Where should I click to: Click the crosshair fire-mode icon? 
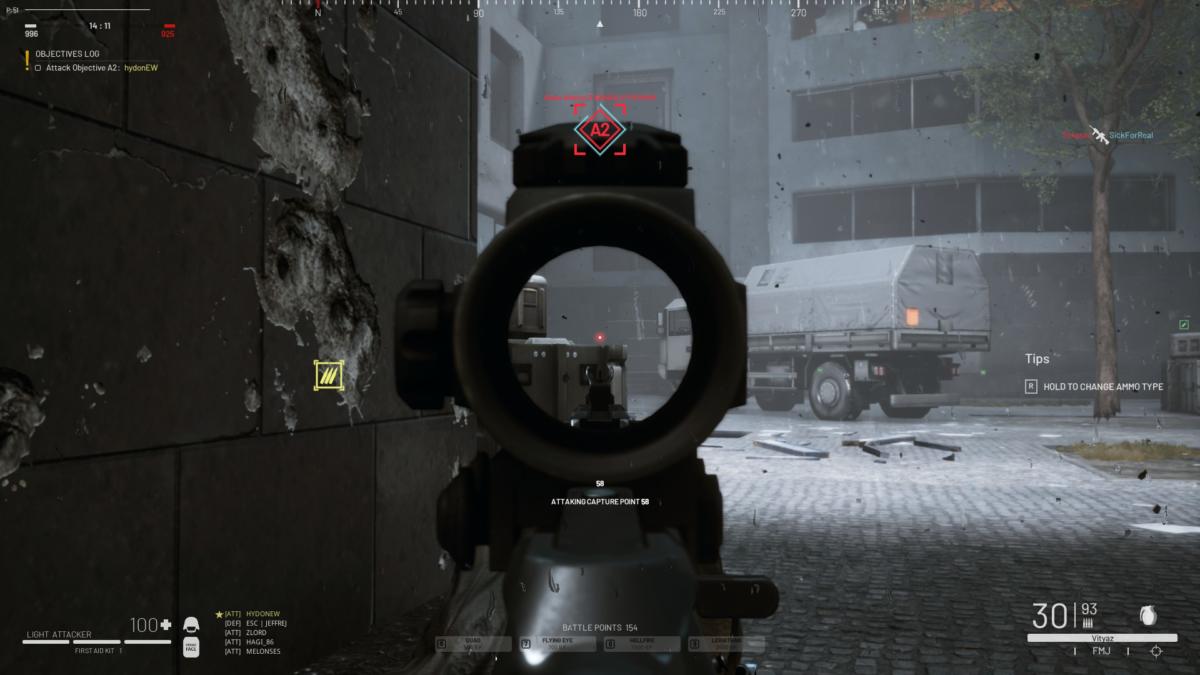(x=1156, y=651)
